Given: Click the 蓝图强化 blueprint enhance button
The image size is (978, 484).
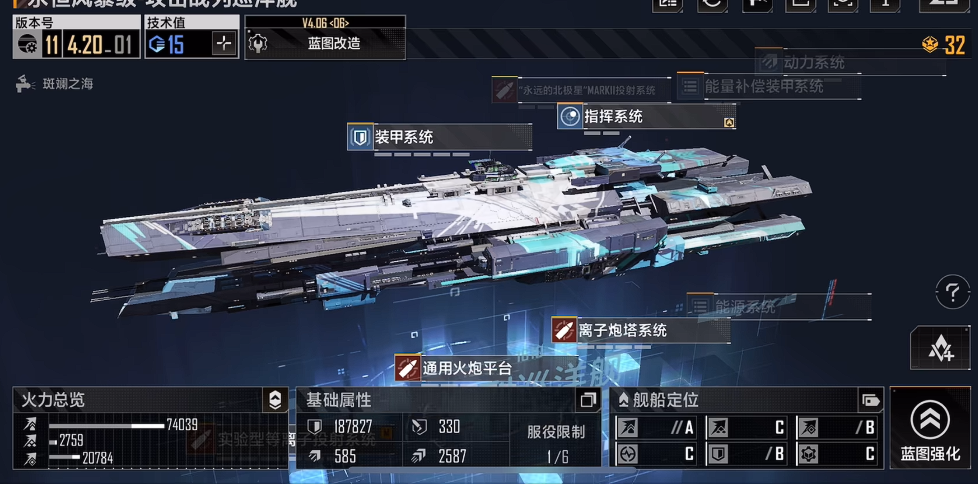Looking at the screenshot, I should click(930, 430).
